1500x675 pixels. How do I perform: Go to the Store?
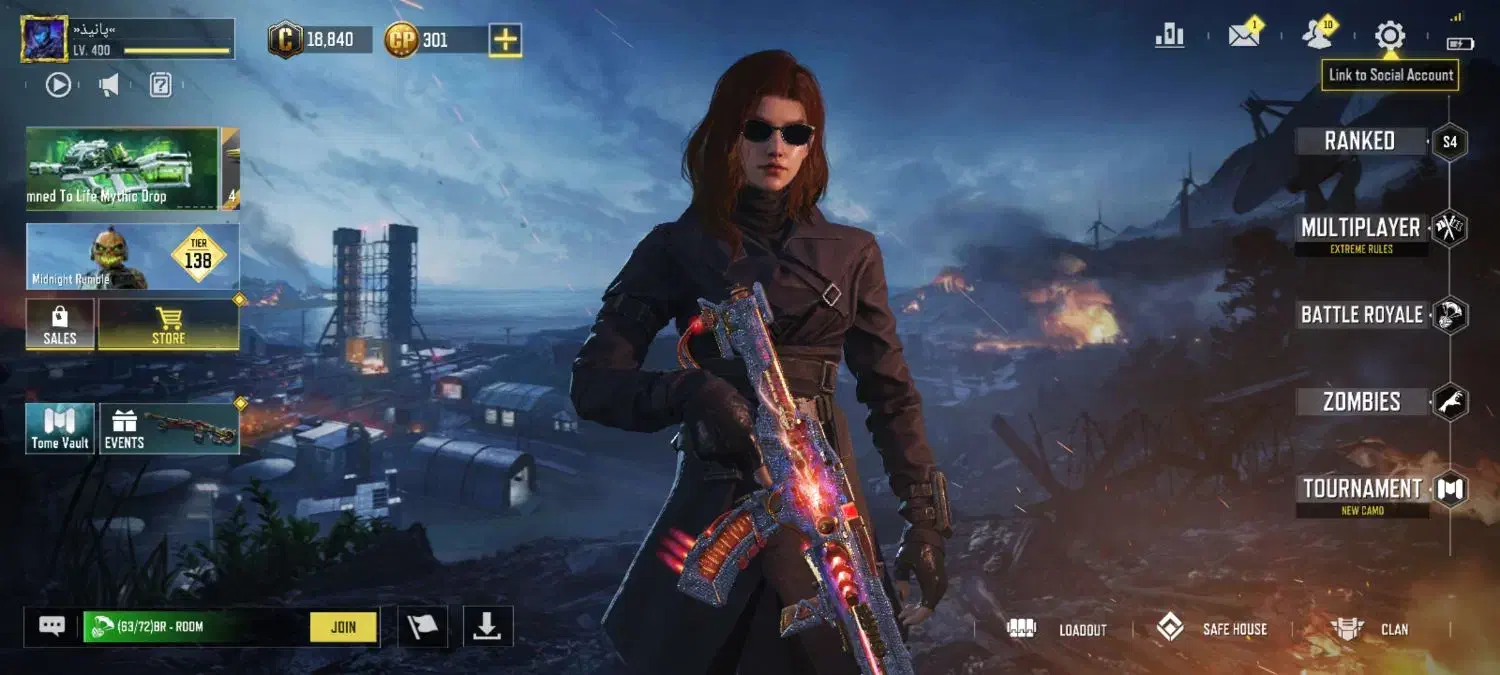click(168, 325)
